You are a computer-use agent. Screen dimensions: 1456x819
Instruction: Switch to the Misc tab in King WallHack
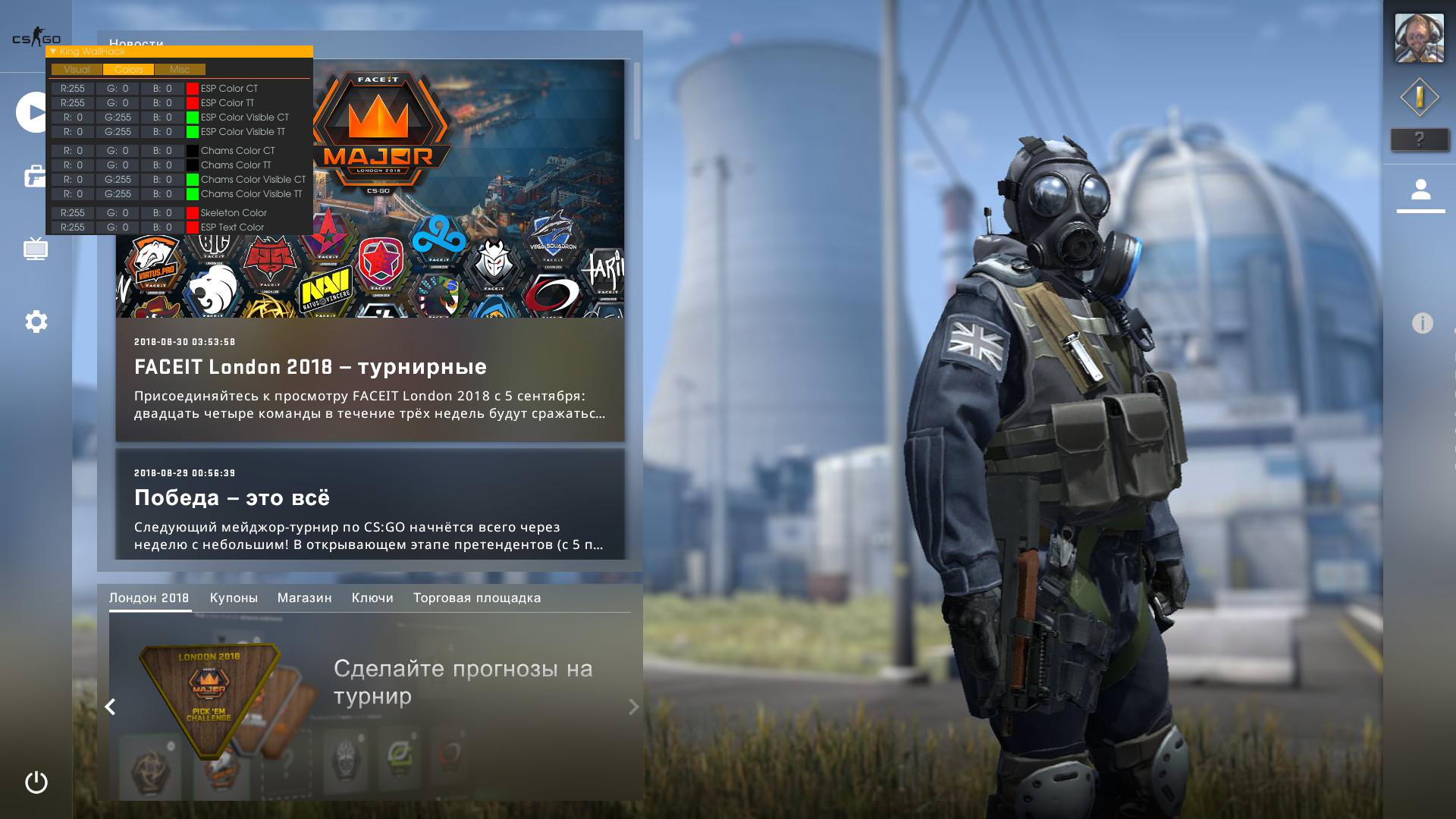pos(180,70)
